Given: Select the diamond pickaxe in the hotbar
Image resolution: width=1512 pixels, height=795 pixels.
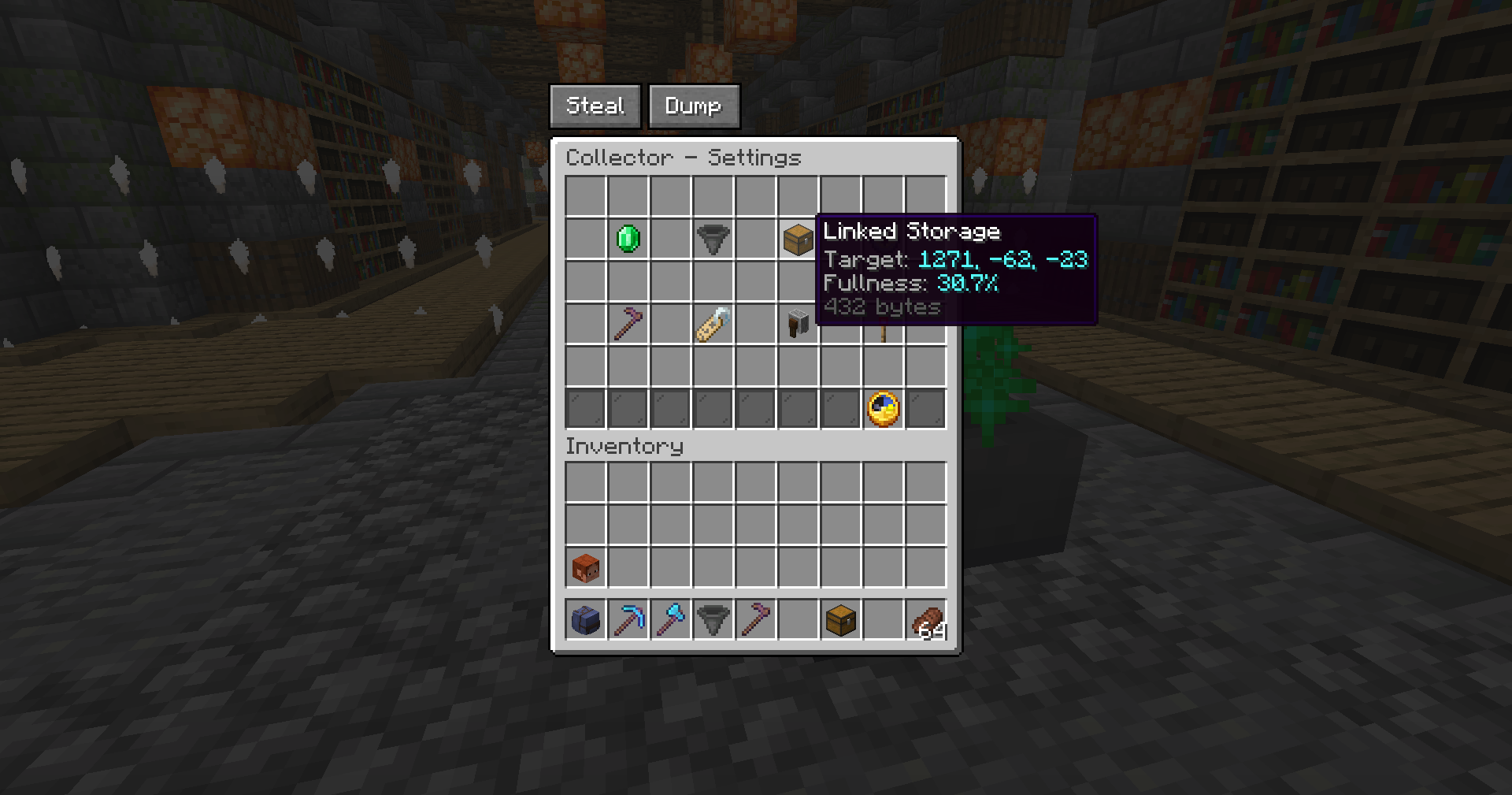Looking at the screenshot, I should point(627,619).
